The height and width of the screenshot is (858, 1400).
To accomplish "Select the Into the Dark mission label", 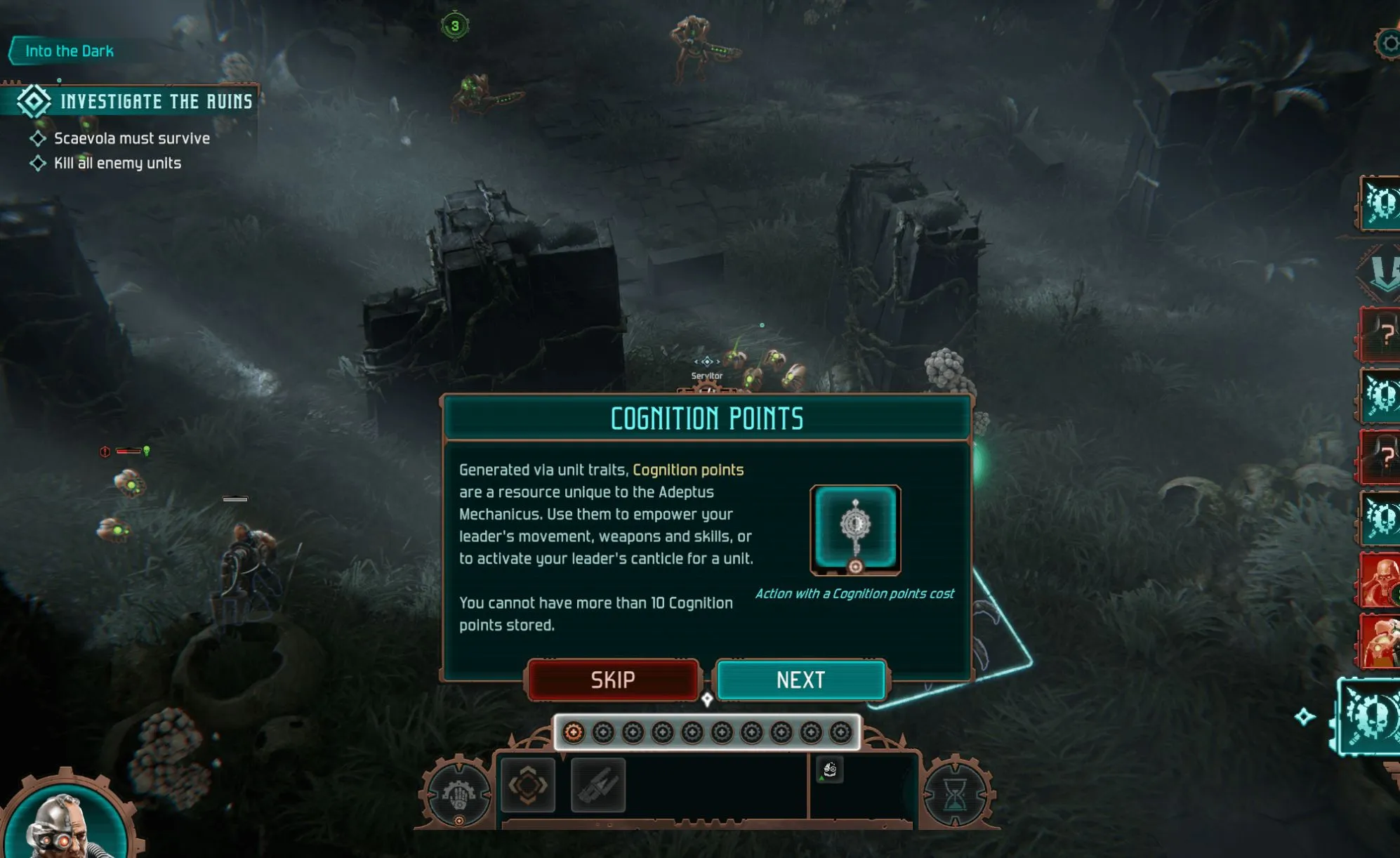I will (69, 51).
